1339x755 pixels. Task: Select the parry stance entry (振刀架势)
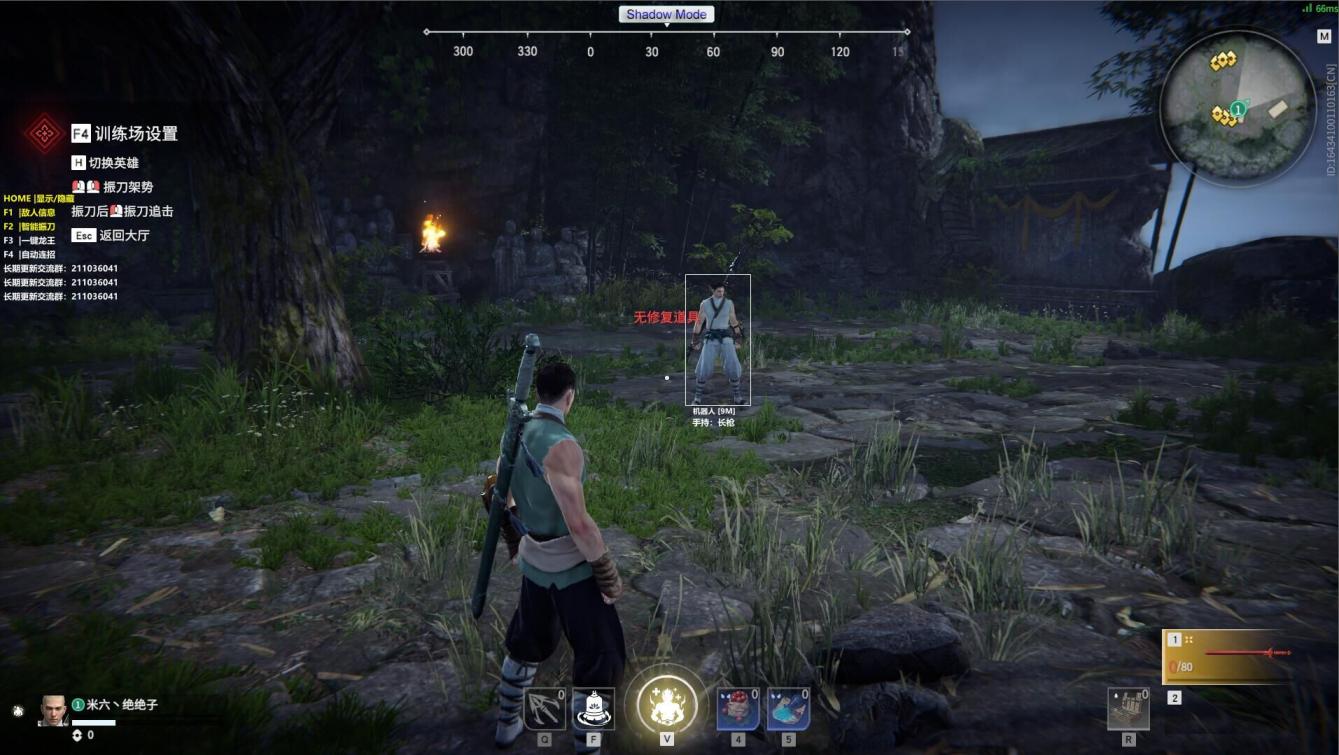[x=127, y=187]
